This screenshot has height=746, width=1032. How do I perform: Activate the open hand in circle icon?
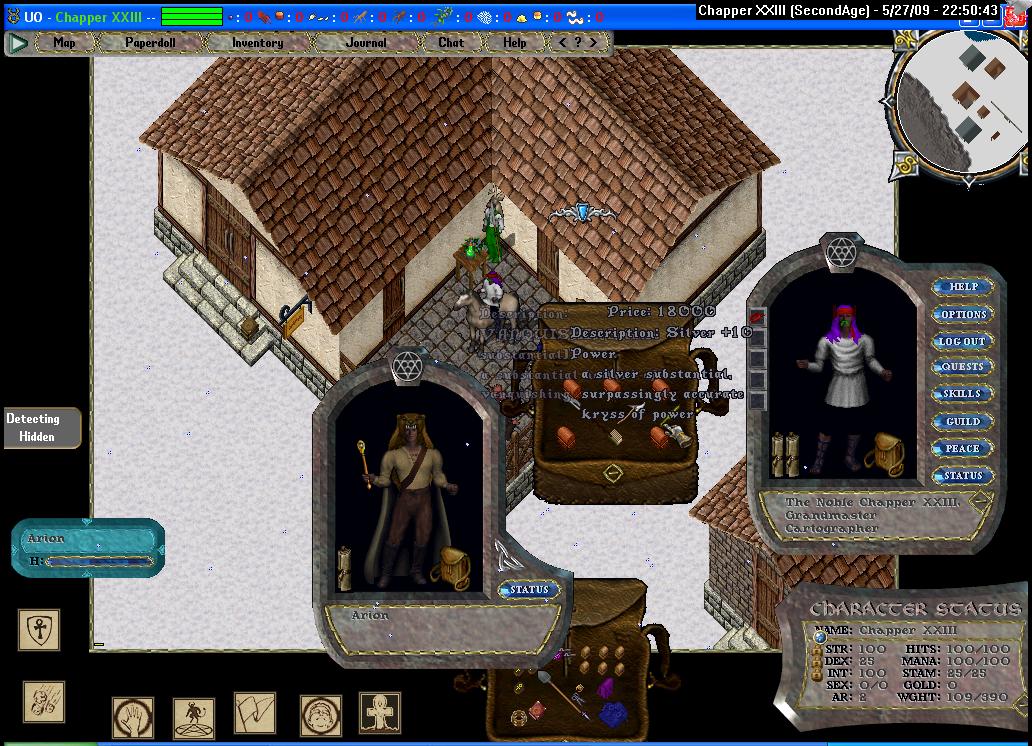pyautogui.click(x=132, y=717)
